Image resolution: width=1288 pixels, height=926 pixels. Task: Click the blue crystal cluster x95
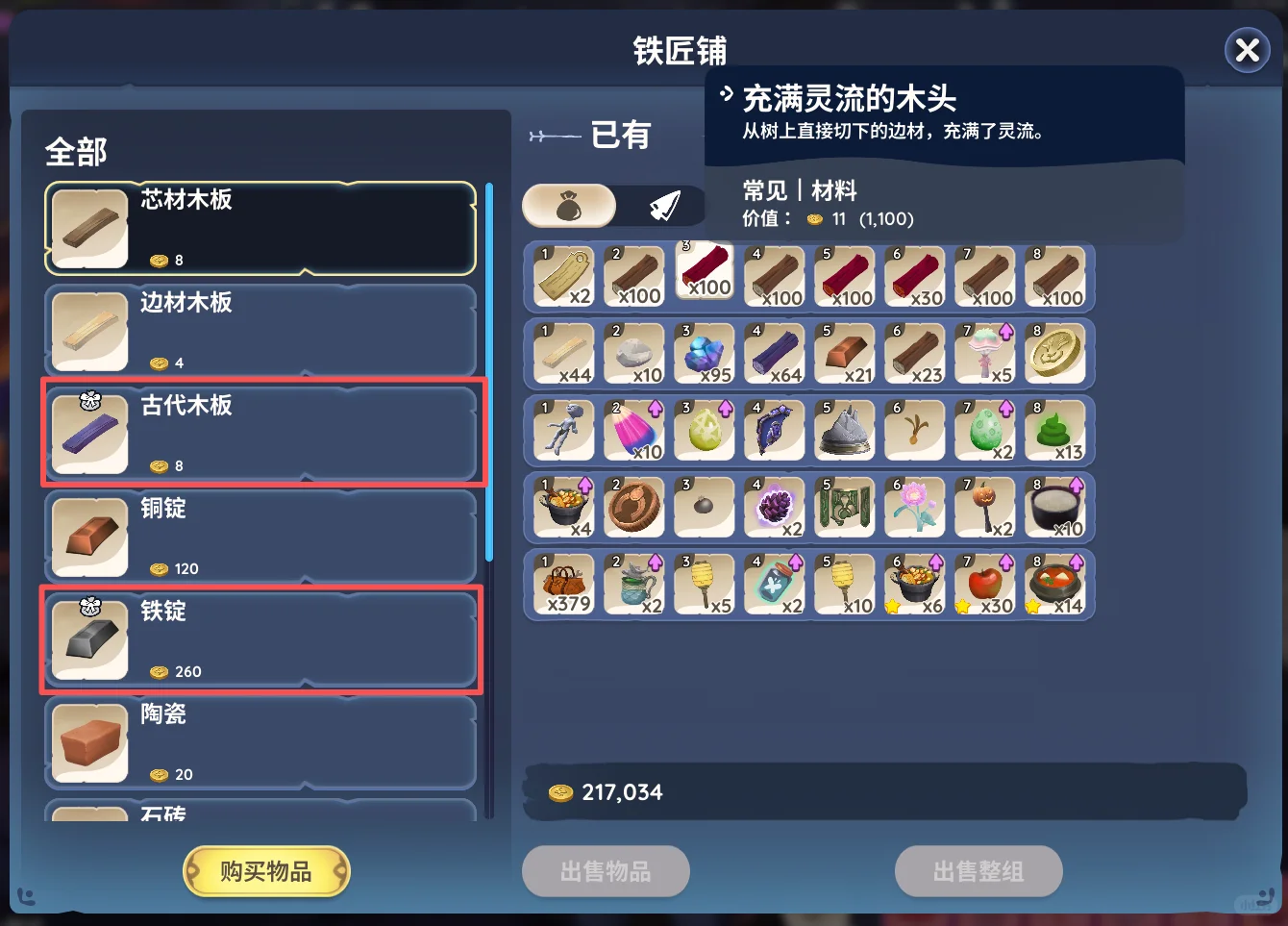(x=704, y=353)
